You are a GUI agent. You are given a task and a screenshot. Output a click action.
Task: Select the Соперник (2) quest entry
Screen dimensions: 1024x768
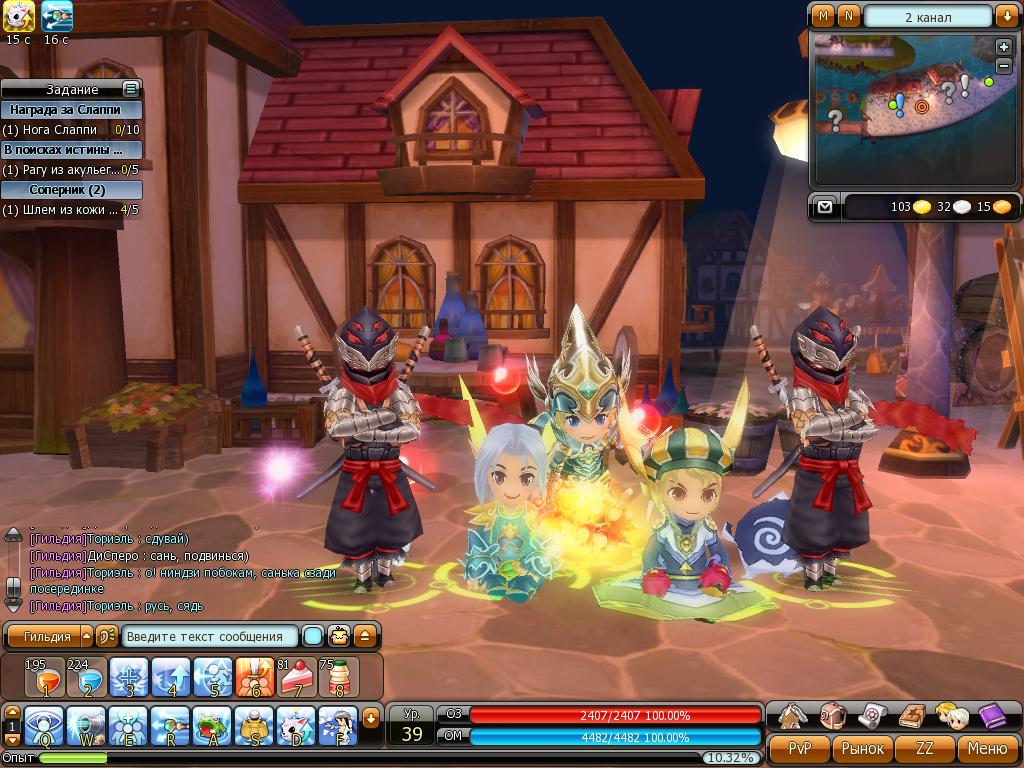coord(70,190)
